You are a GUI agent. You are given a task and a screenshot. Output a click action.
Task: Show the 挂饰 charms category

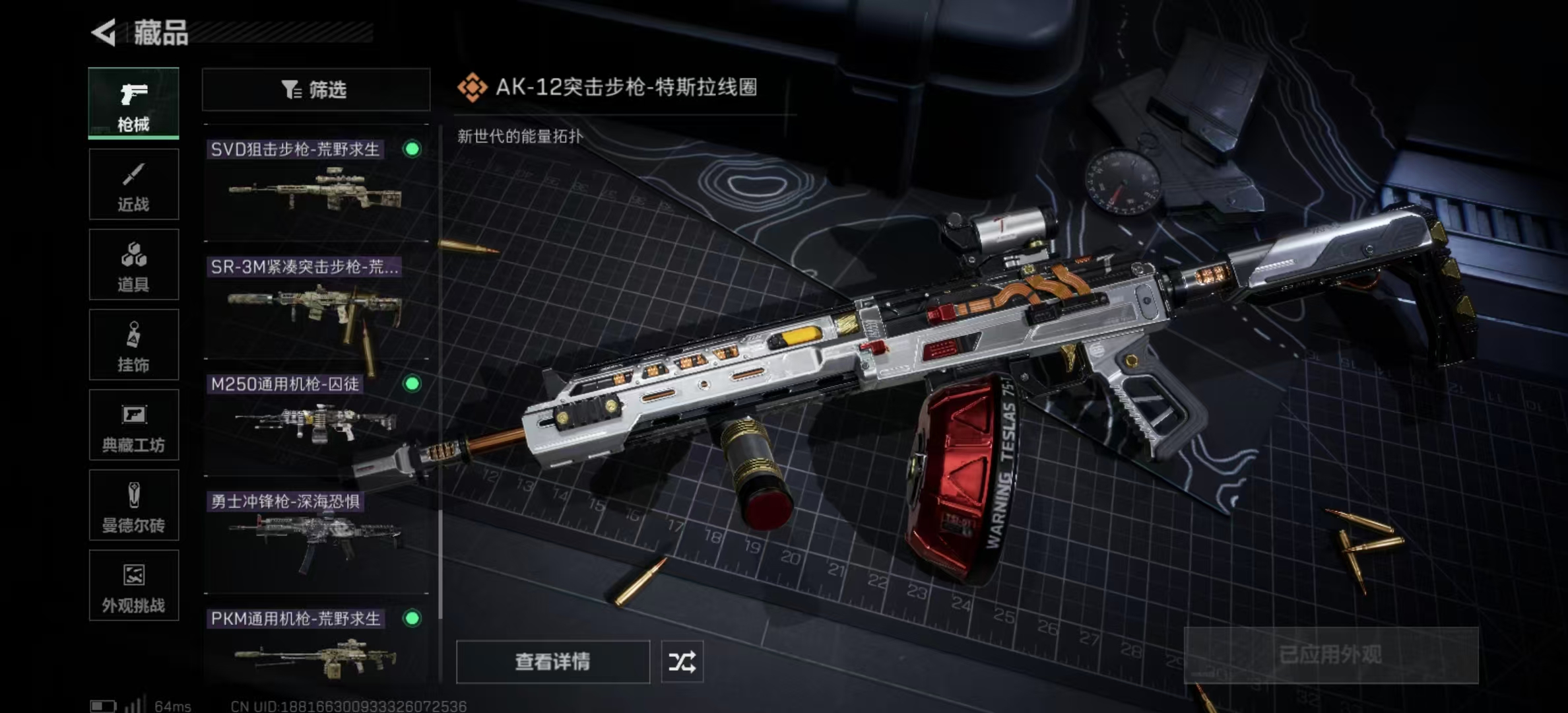pos(133,345)
